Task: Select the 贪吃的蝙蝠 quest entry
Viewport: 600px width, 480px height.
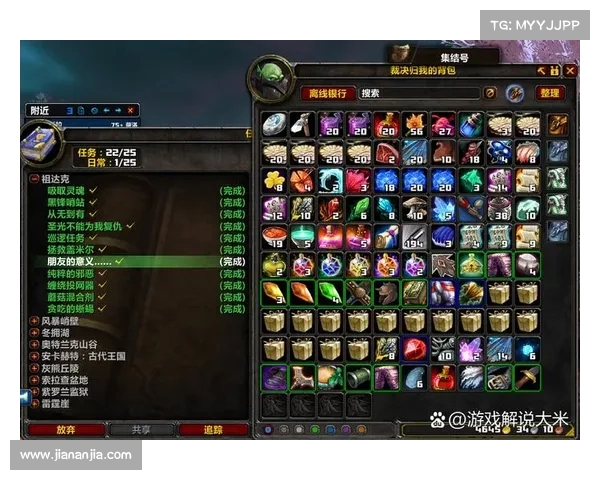Action: click(x=74, y=310)
